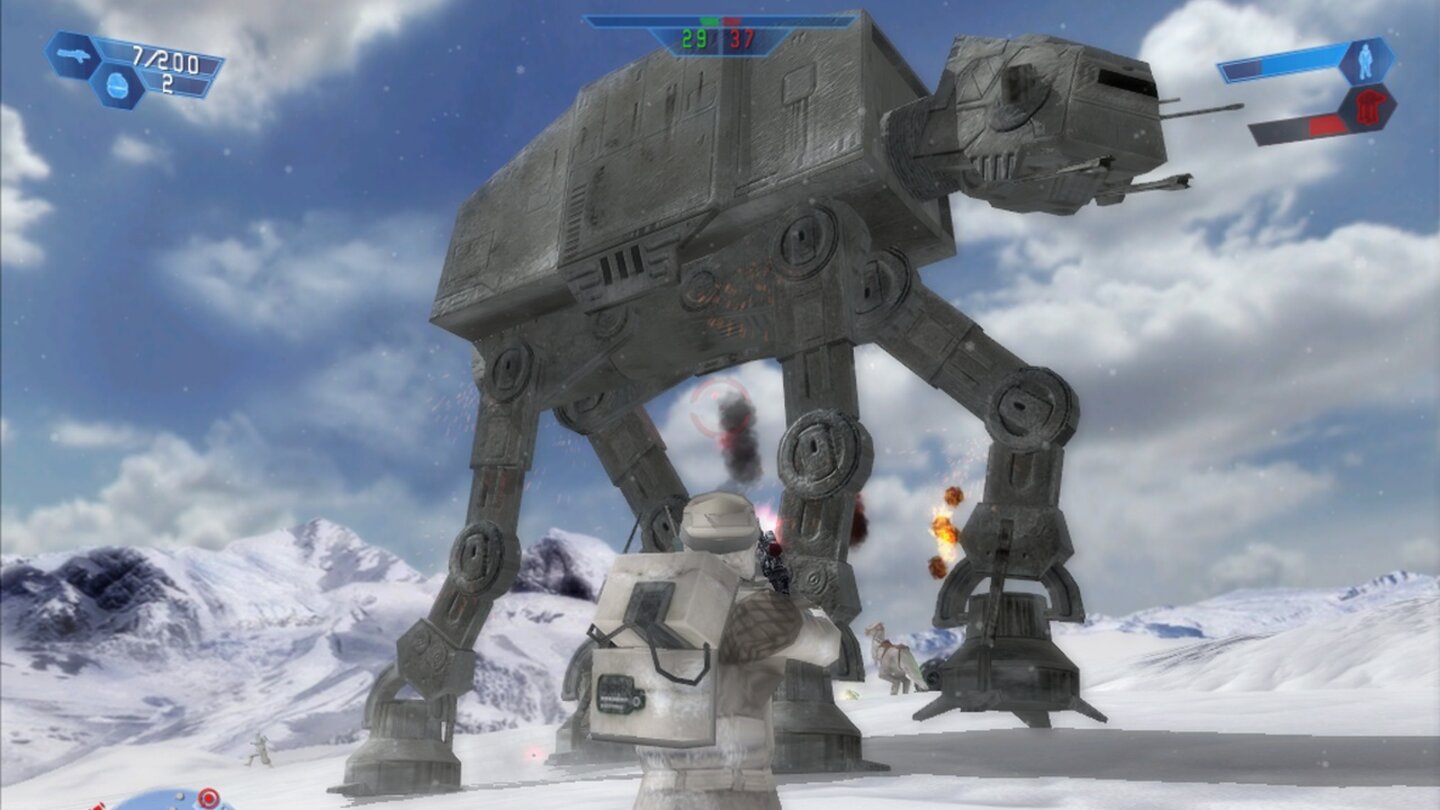Click the blue soldier class icon top-right
Screen dimensions: 1440x810
(1365, 62)
